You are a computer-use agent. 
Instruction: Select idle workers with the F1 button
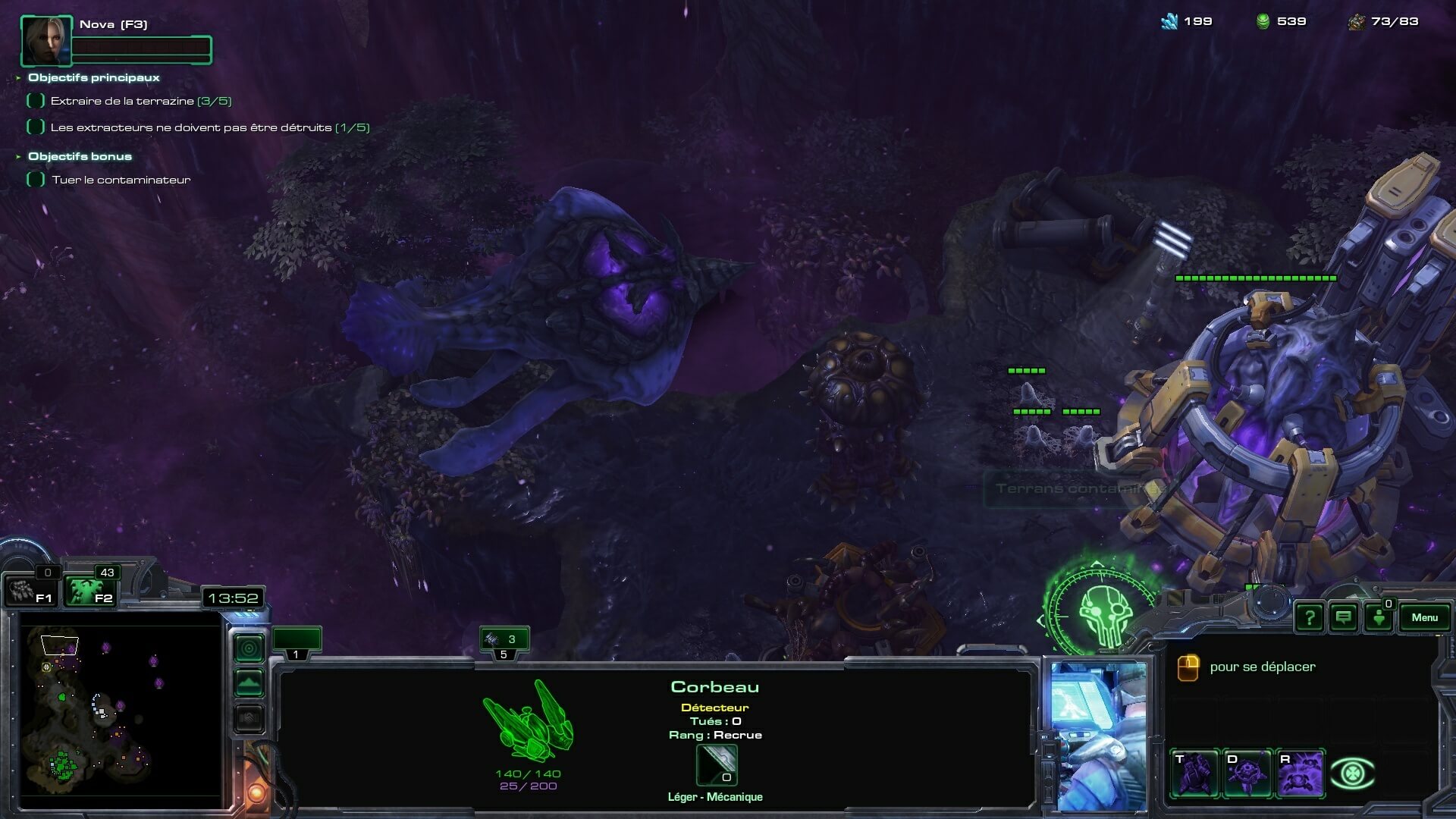(x=30, y=591)
